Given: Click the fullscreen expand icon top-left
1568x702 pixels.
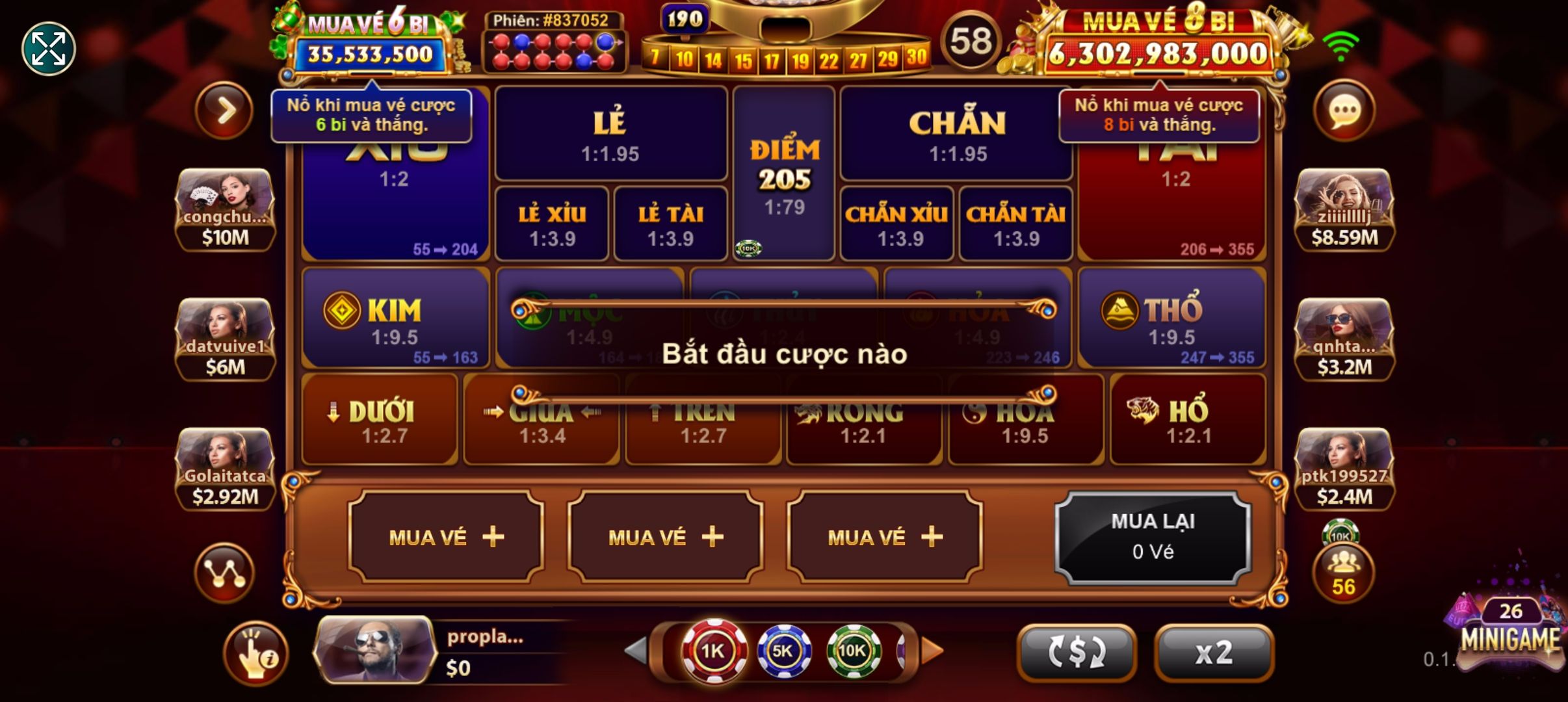Looking at the screenshot, I should [x=48, y=48].
